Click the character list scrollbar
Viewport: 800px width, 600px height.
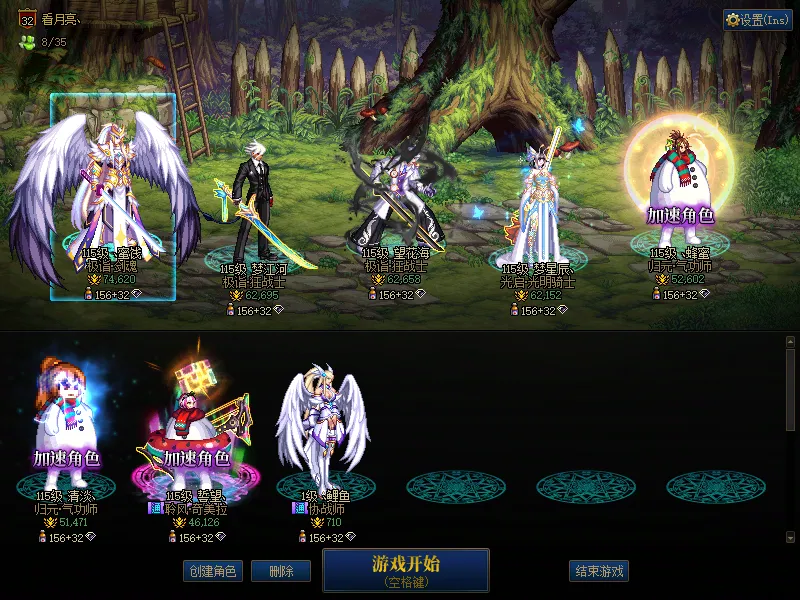click(790, 390)
